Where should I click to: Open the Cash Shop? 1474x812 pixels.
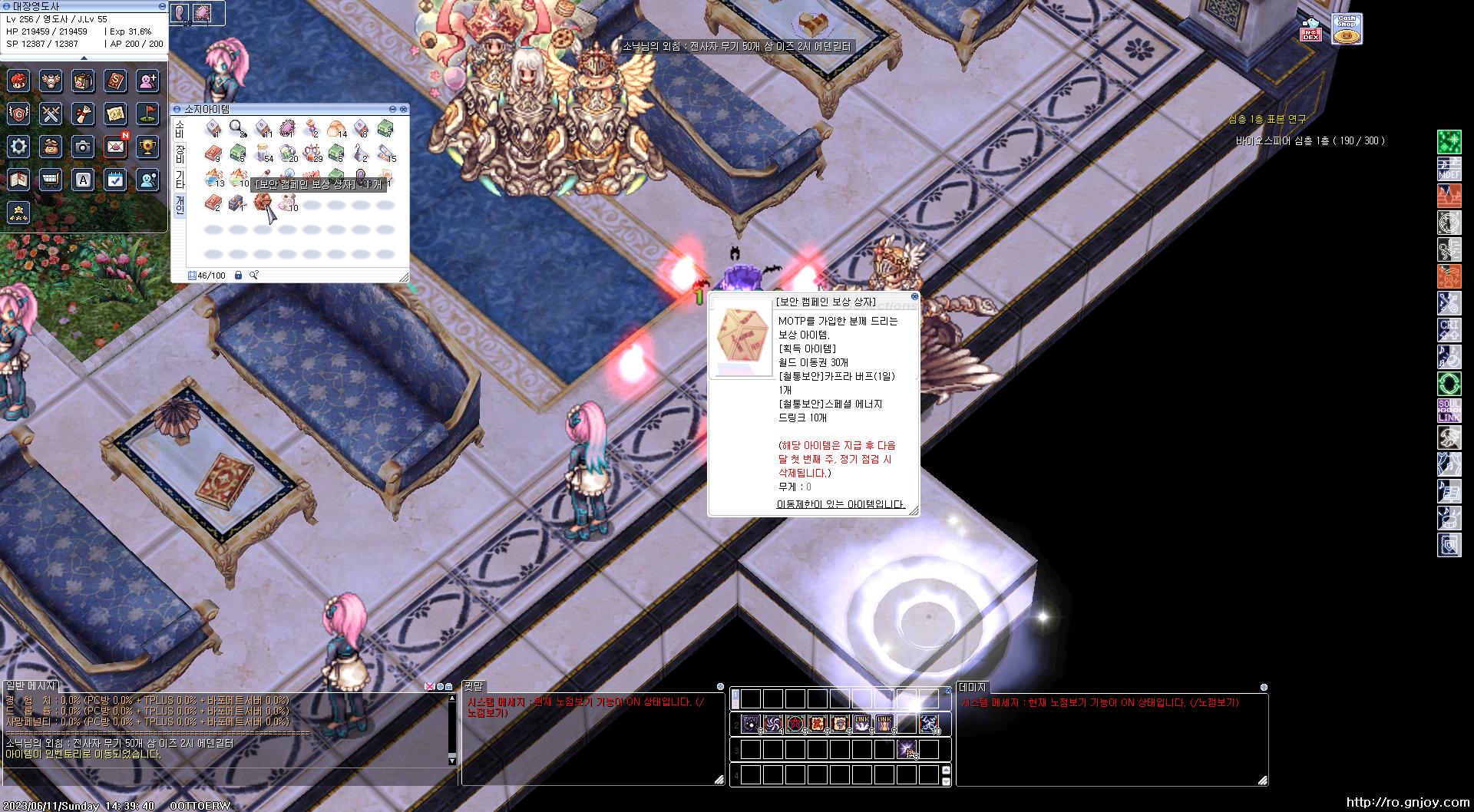click(x=1347, y=29)
